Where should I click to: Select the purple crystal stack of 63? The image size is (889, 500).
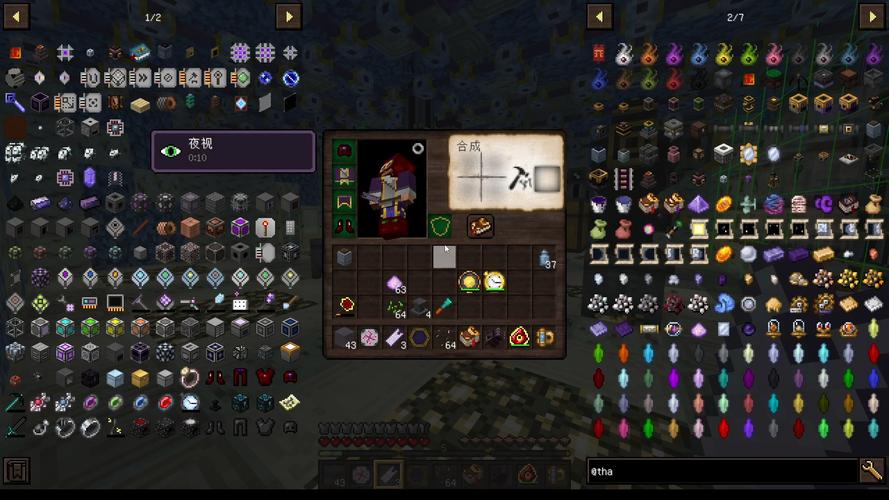tap(395, 283)
